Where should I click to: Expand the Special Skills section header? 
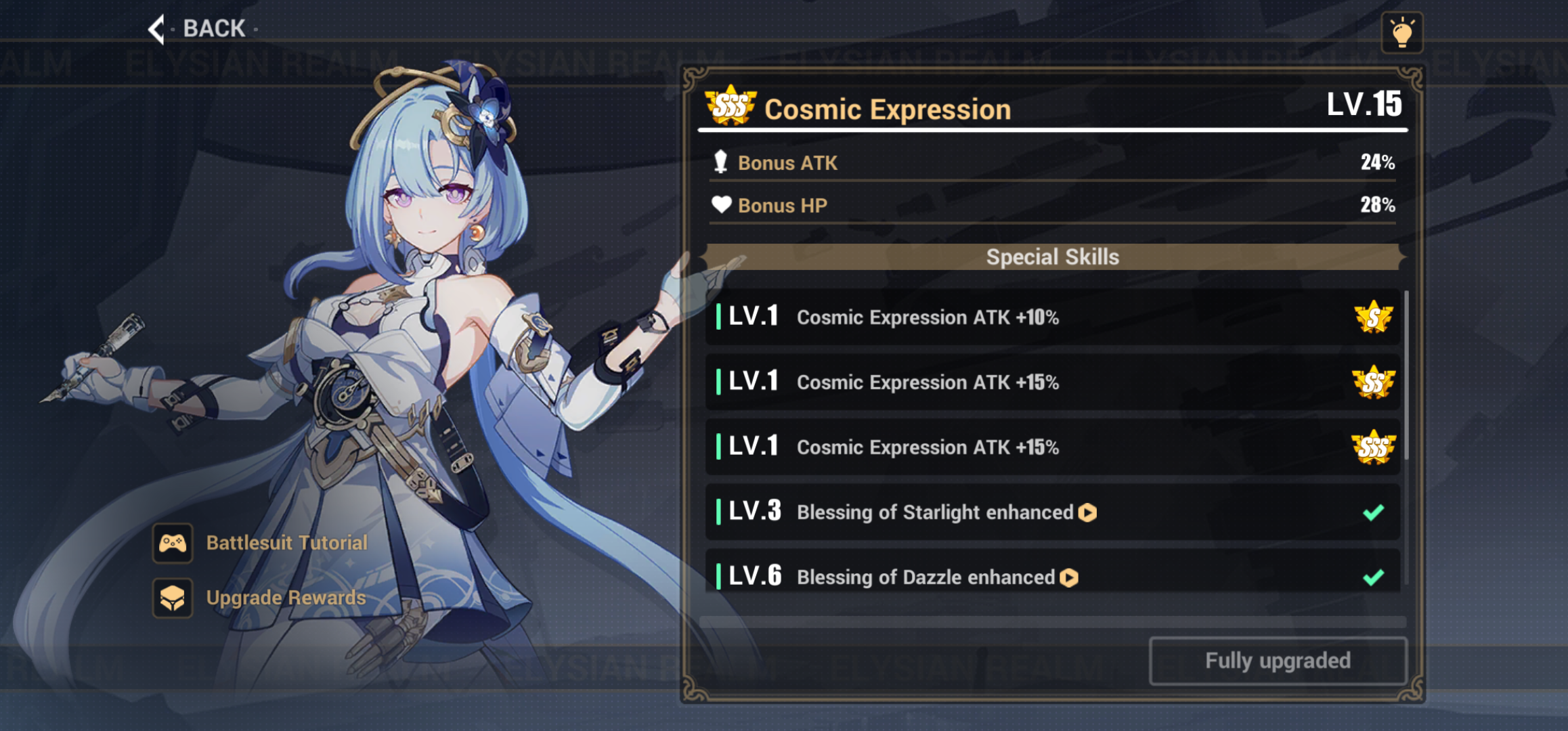tap(1052, 257)
